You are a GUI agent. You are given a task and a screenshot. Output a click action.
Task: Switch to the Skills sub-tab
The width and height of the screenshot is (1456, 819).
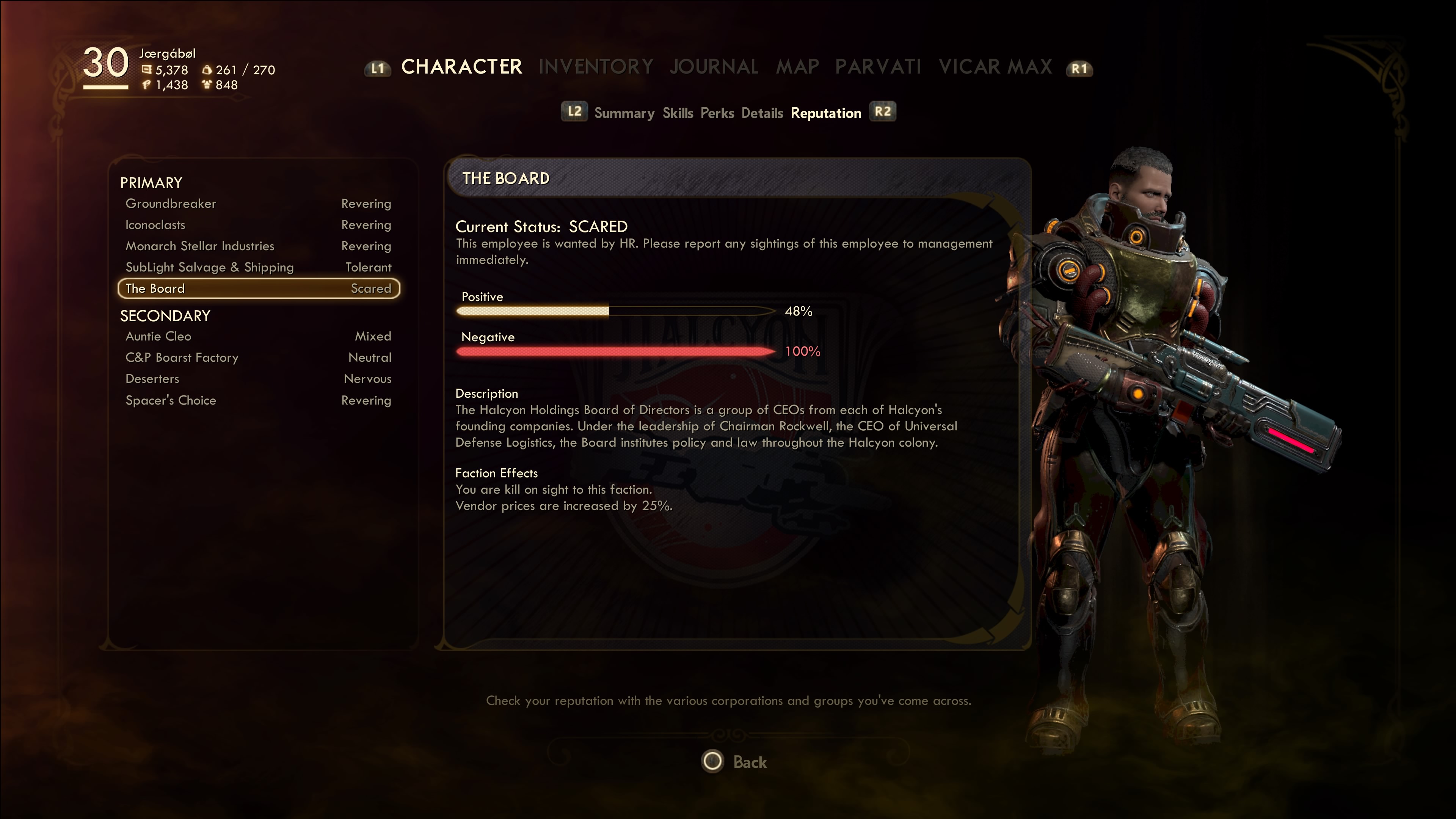678,113
